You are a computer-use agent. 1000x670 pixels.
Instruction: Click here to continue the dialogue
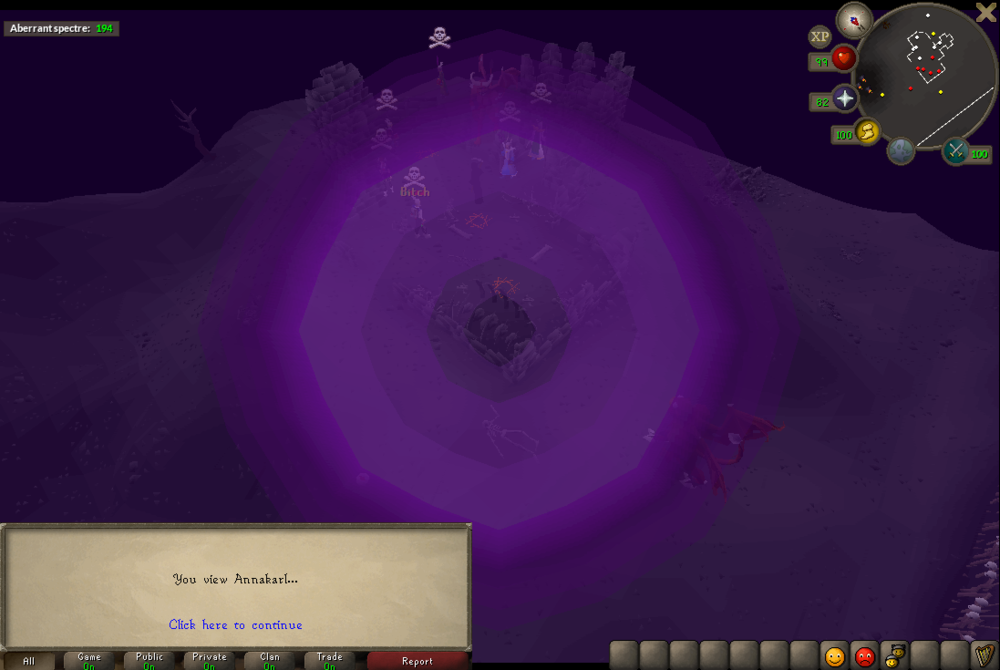[235, 625]
